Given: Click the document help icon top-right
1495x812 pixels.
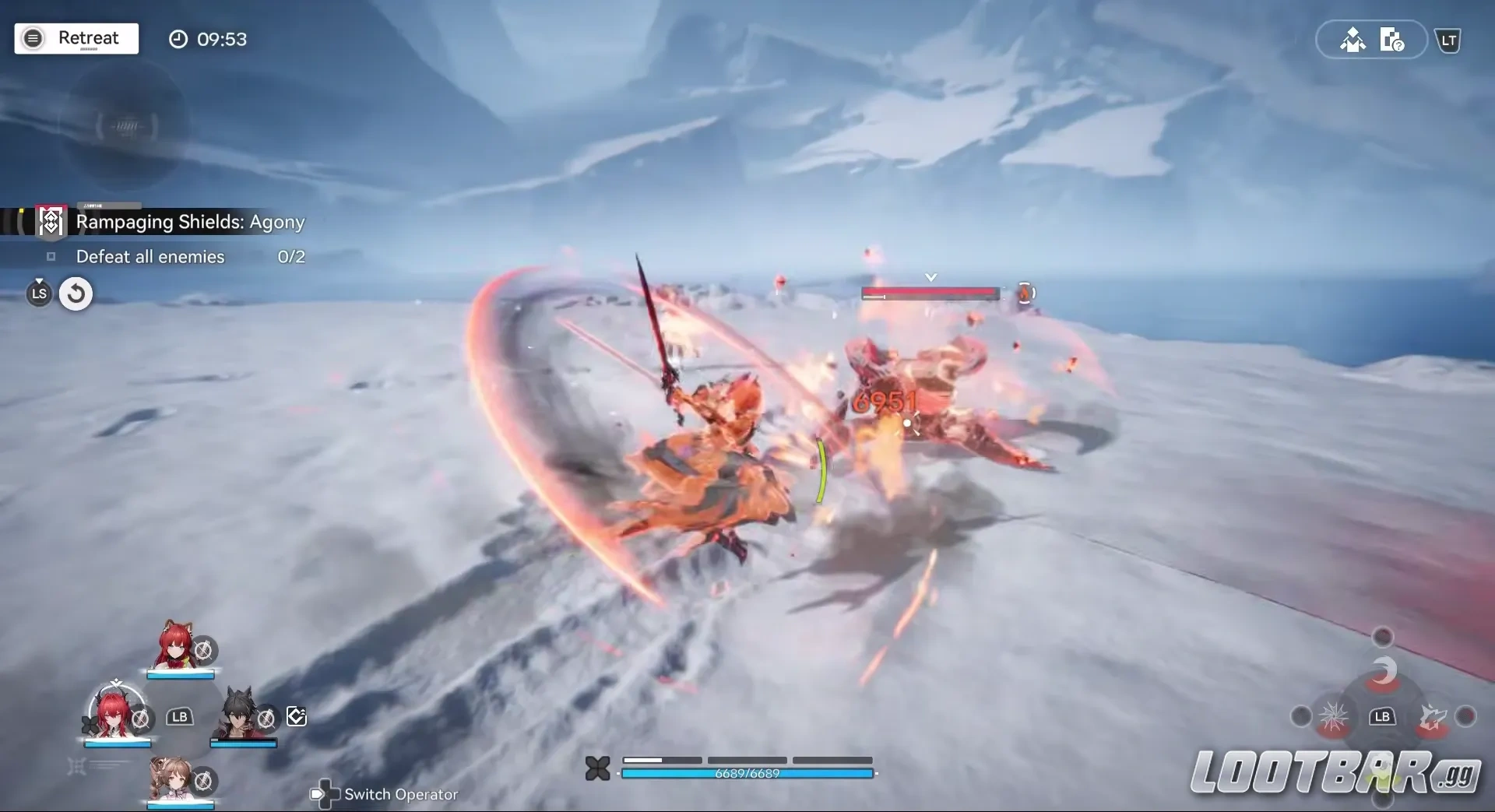Looking at the screenshot, I should pyautogui.click(x=1394, y=40).
